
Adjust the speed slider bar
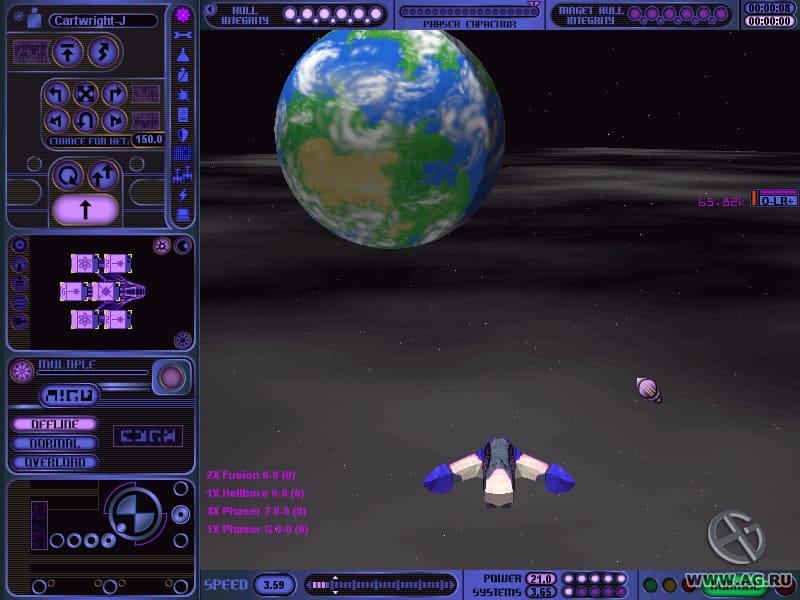point(379,583)
